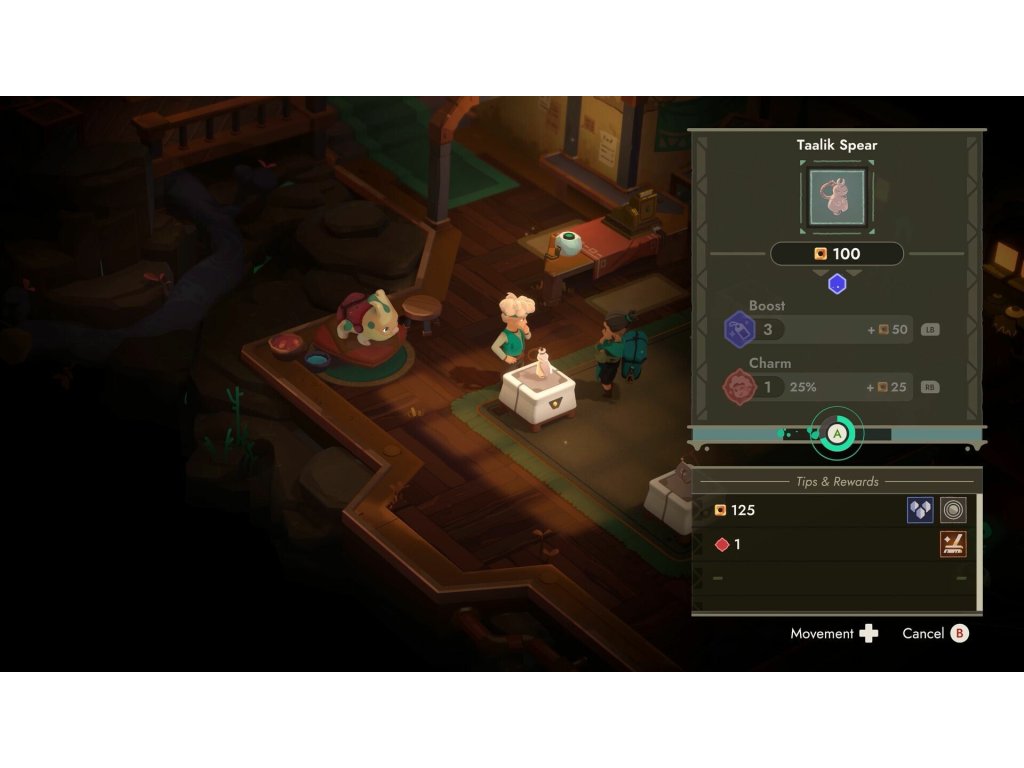1024x768 pixels.
Task: Click the red Charm face icon
Action: pyautogui.click(x=740, y=387)
